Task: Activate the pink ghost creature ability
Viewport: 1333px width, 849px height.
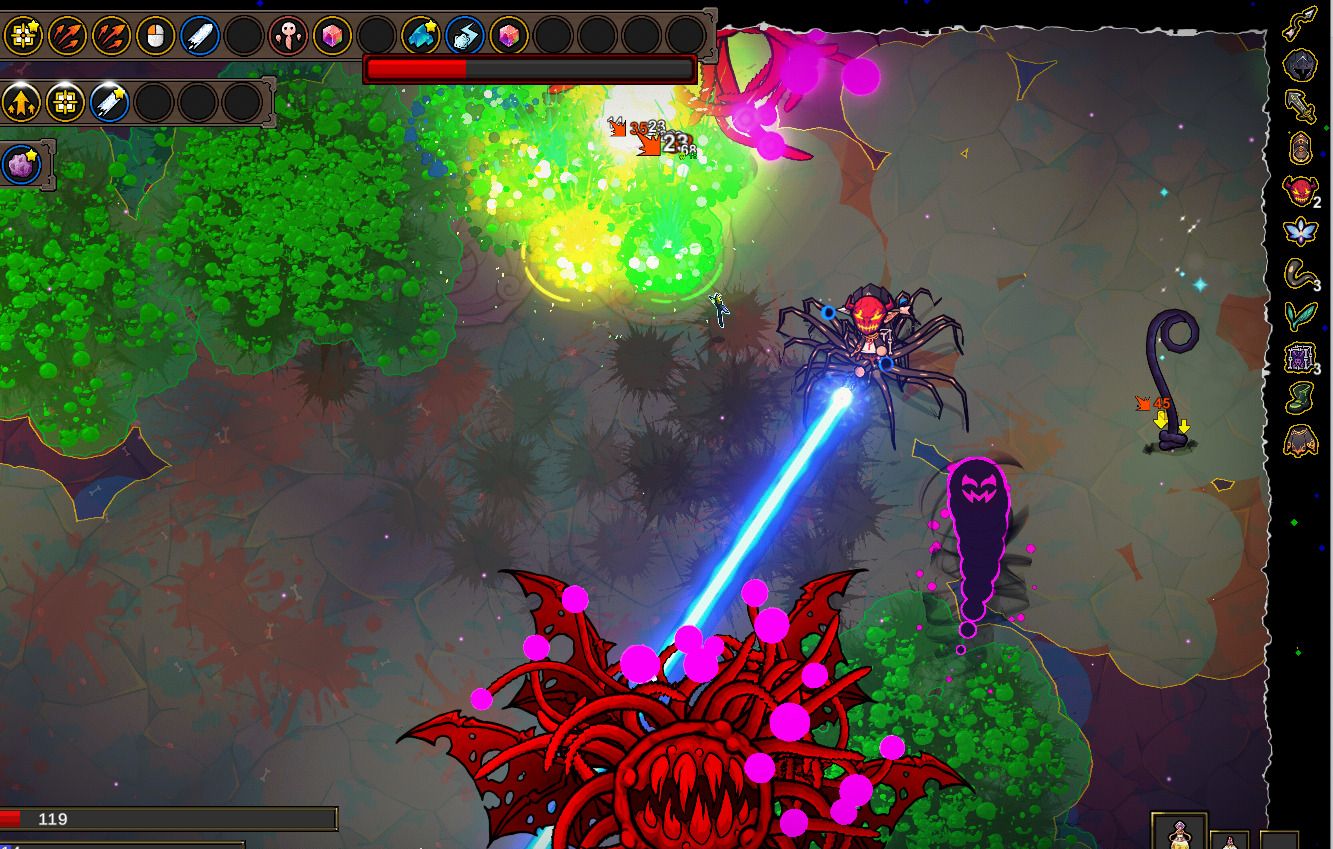Action: tap(288, 37)
